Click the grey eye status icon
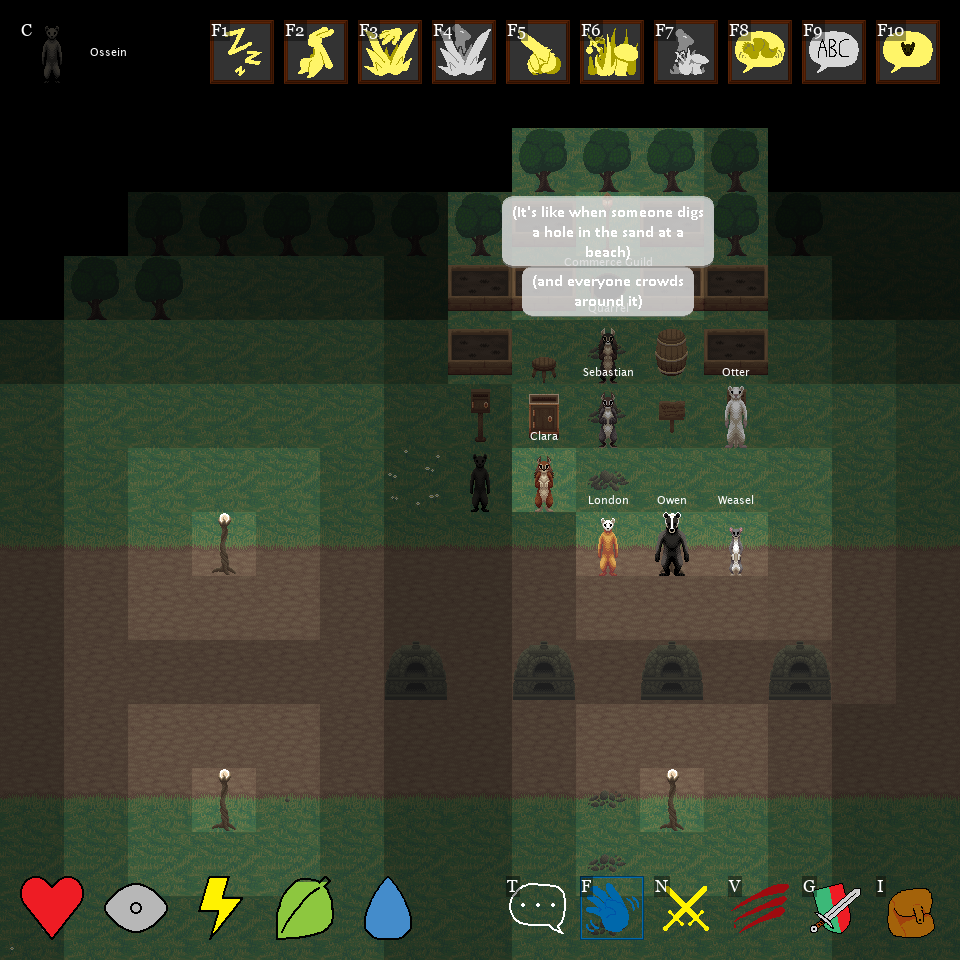The image size is (960, 960). click(136, 908)
